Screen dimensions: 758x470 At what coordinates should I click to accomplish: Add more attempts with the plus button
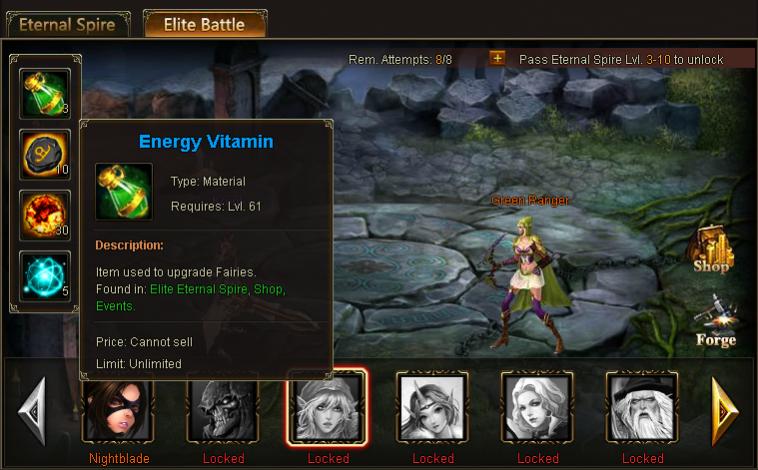coord(497,58)
